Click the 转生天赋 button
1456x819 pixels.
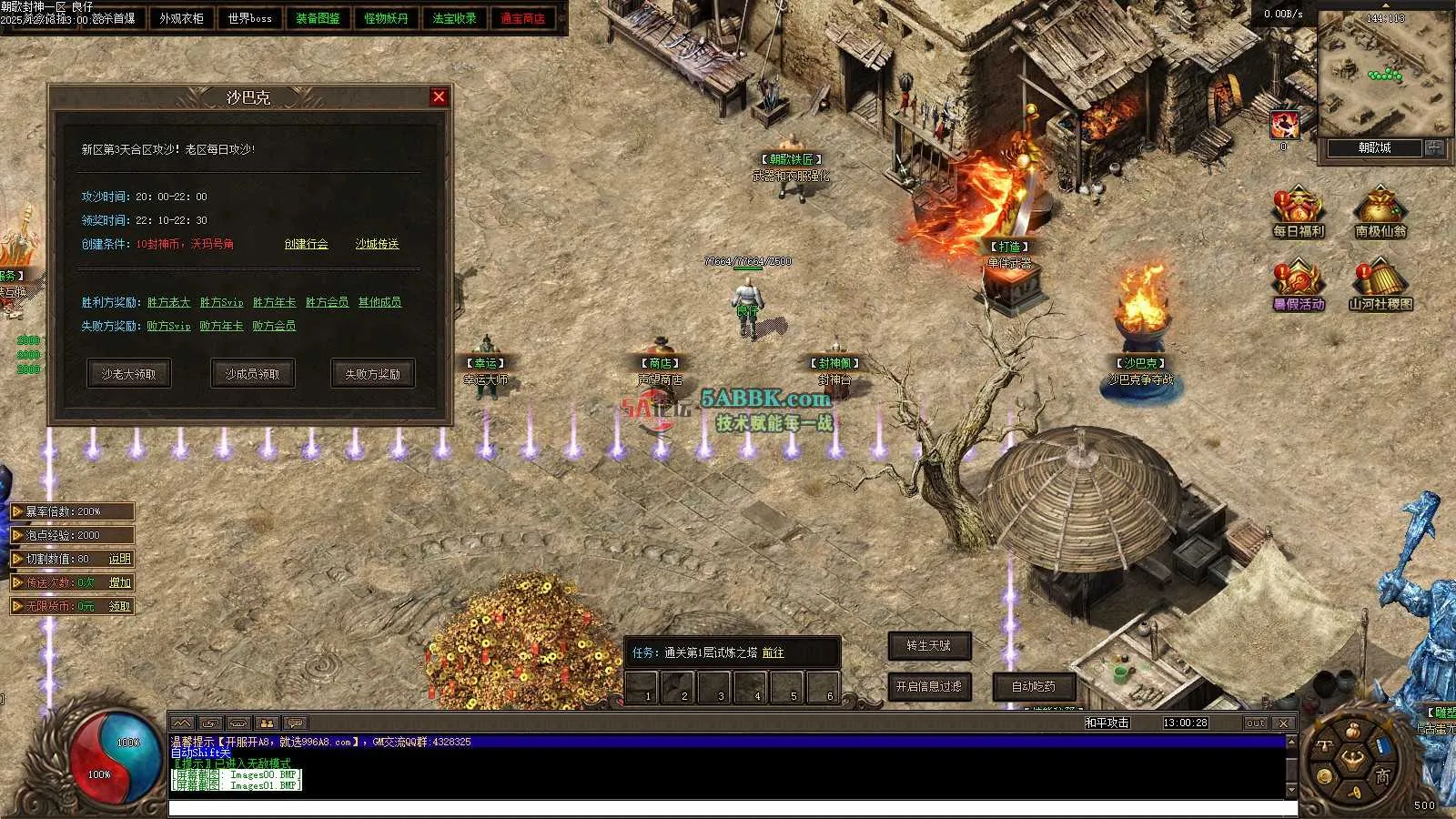[x=928, y=645]
